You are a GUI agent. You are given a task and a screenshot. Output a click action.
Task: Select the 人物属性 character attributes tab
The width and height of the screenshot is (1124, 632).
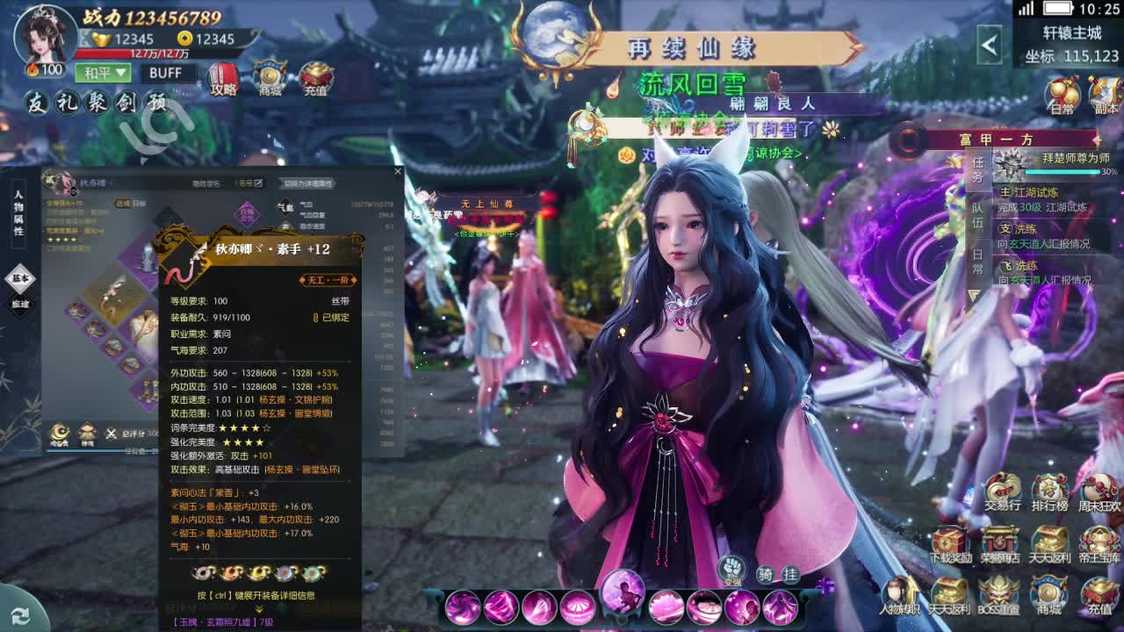pyautogui.click(x=19, y=214)
